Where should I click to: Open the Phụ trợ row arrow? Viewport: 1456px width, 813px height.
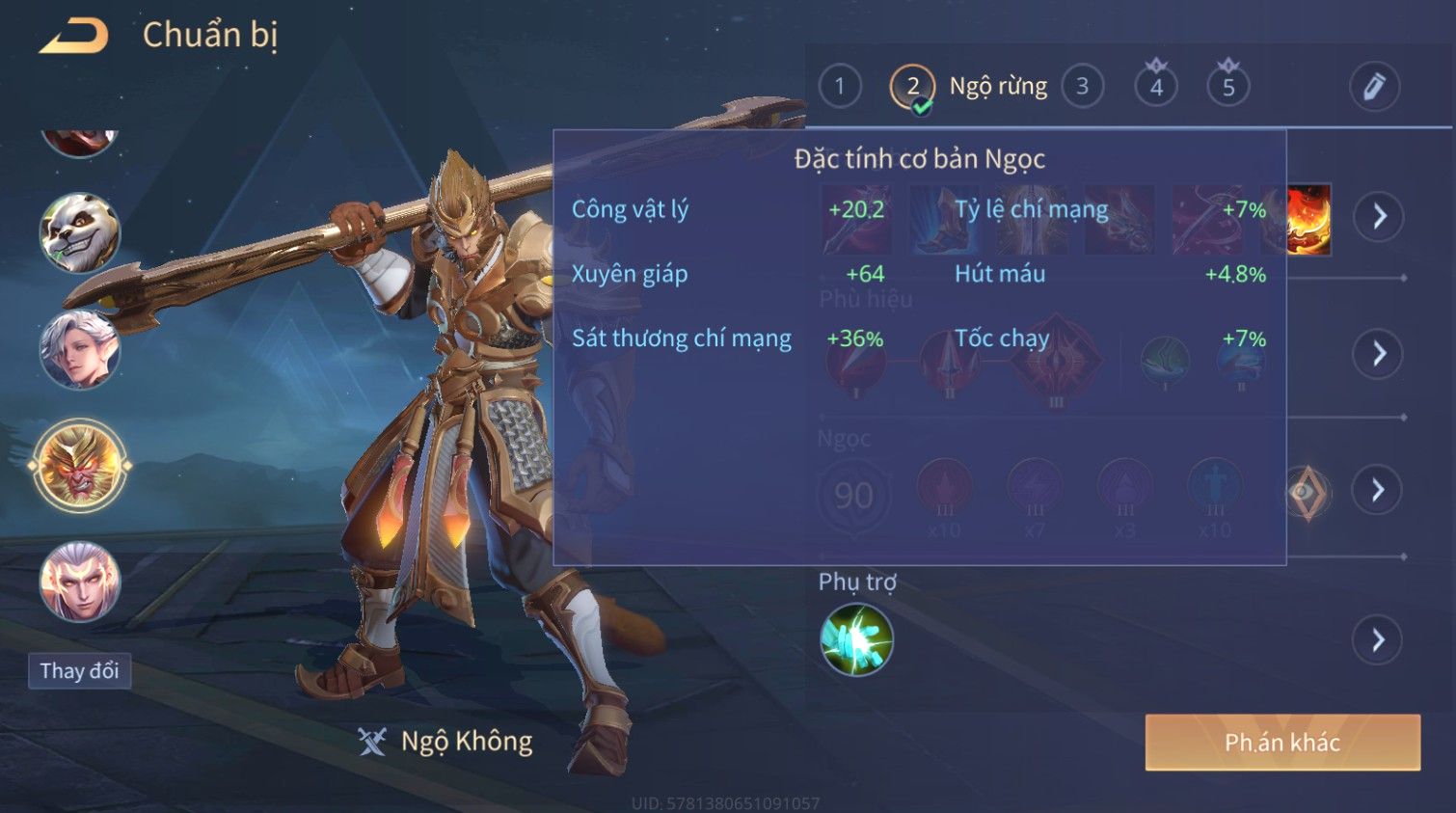pyautogui.click(x=1378, y=639)
